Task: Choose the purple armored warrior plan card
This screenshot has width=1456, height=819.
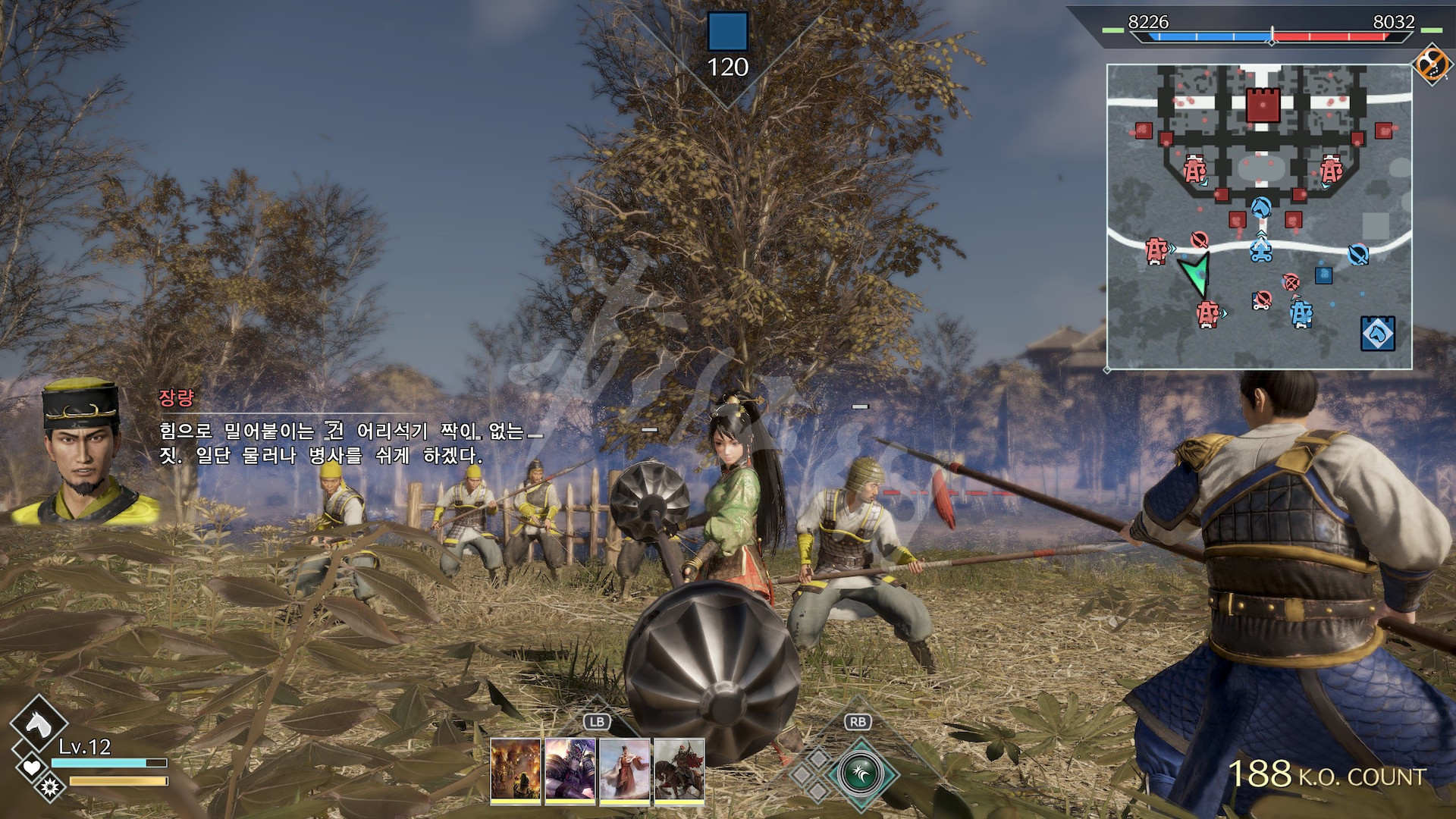Action: click(570, 770)
